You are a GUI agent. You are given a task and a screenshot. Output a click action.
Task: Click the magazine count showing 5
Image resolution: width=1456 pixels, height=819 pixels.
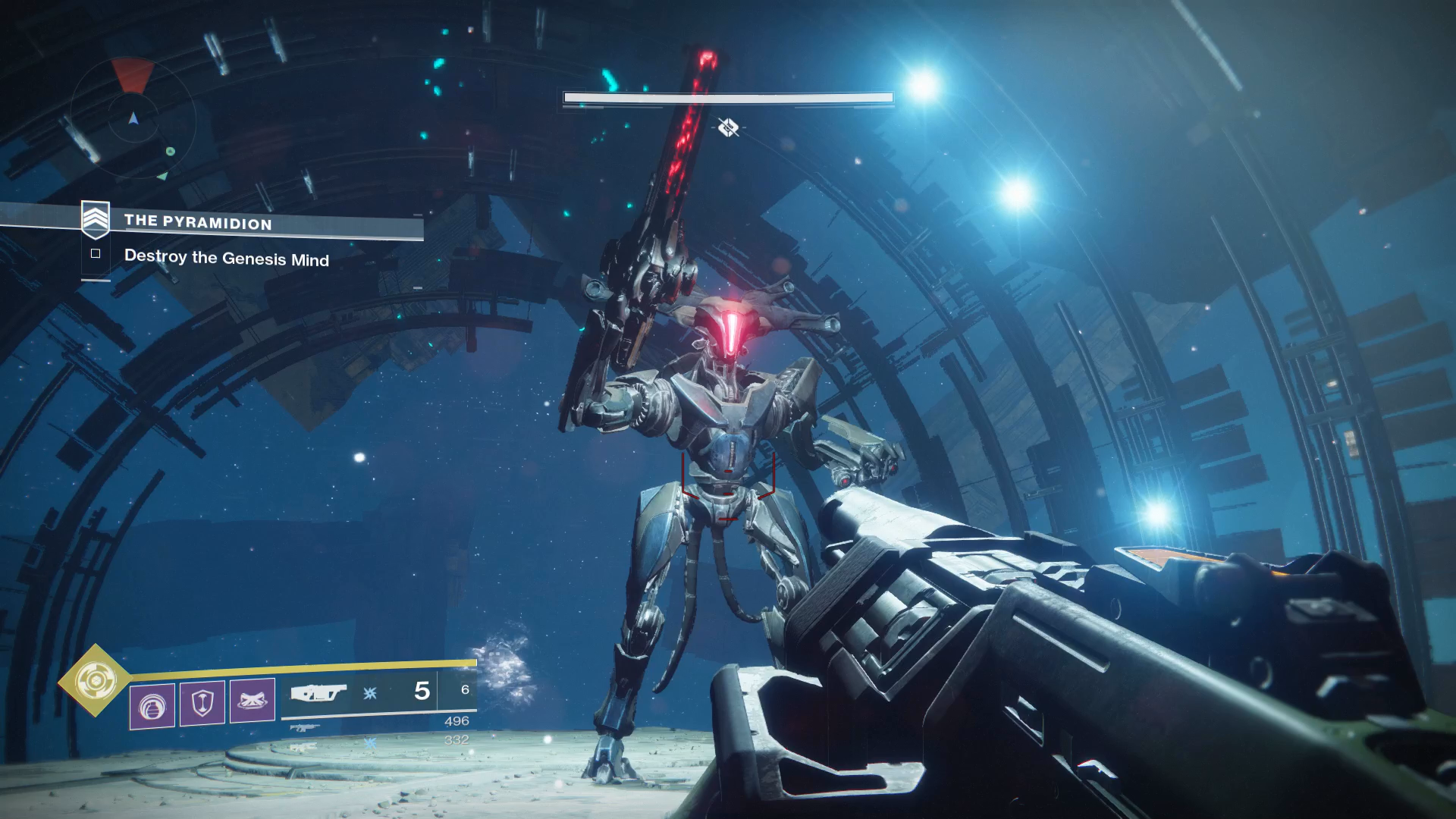pos(422,692)
